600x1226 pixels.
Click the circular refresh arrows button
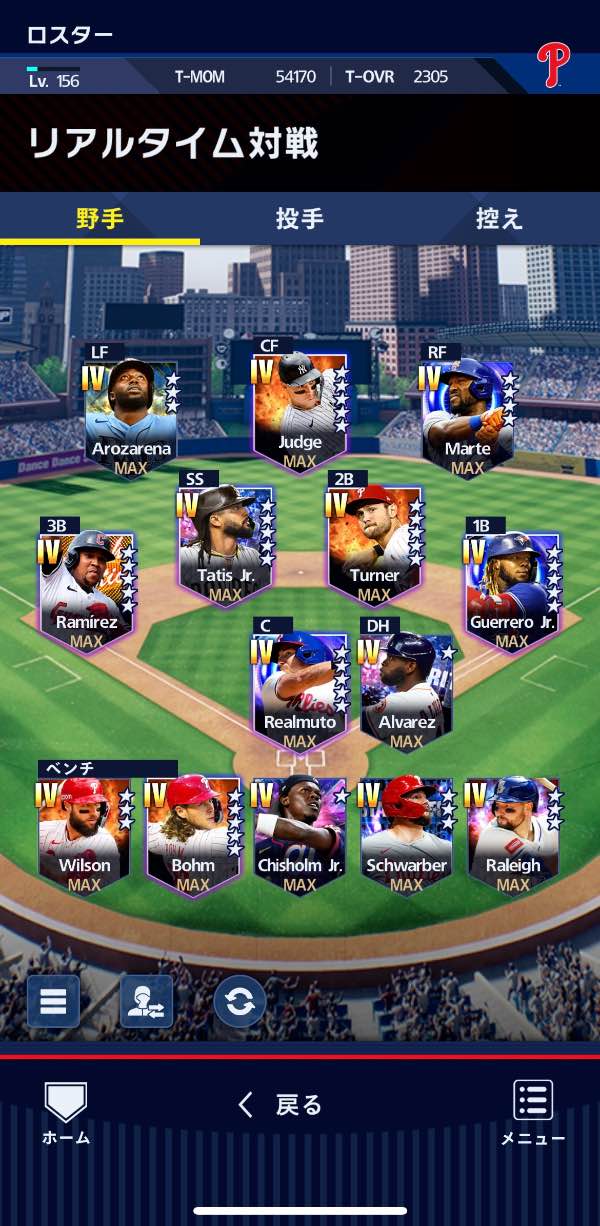point(240,1001)
